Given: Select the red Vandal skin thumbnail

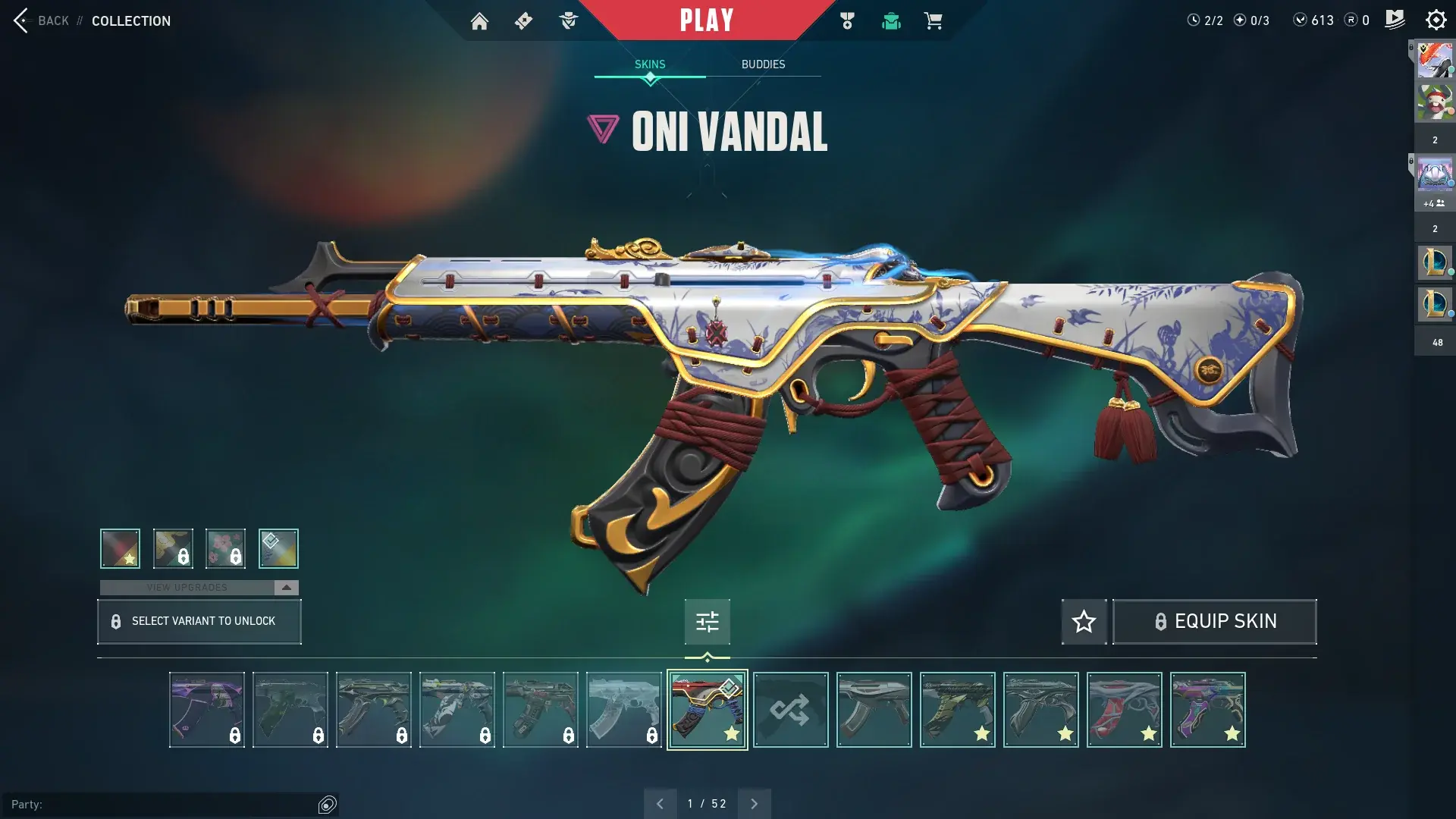Looking at the screenshot, I should (x=1124, y=710).
